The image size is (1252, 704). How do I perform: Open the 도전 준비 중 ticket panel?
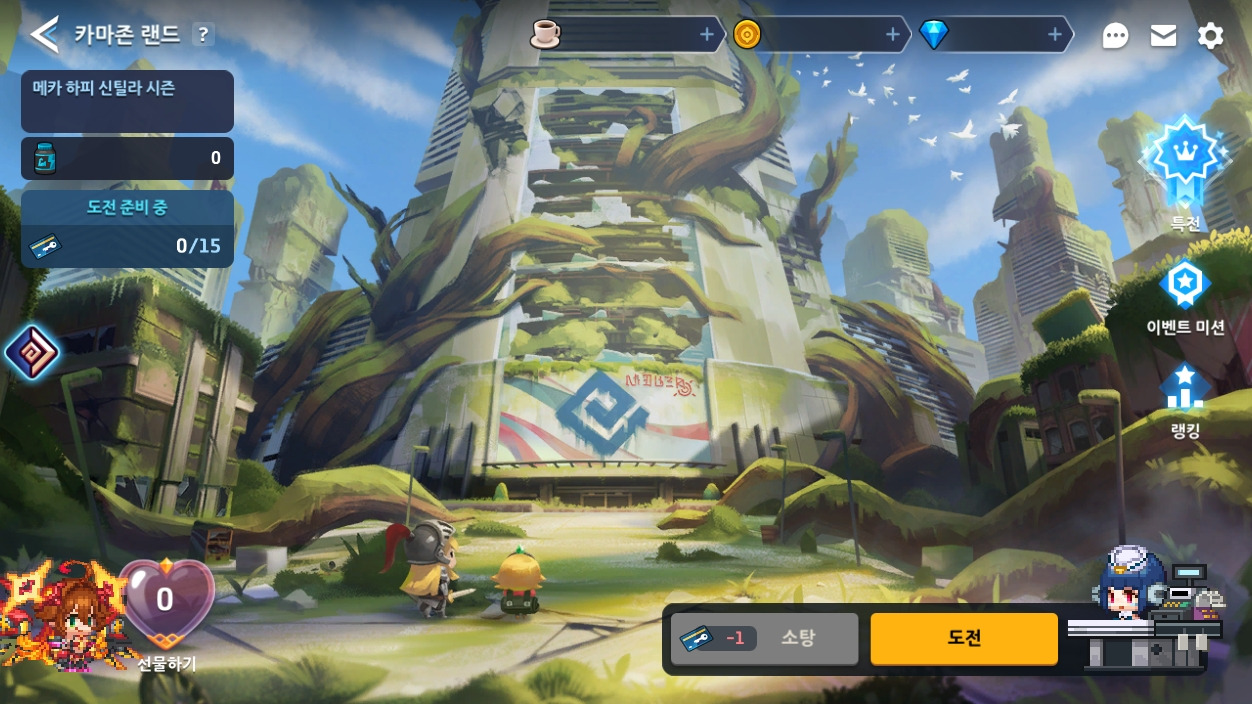(x=127, y=230)
